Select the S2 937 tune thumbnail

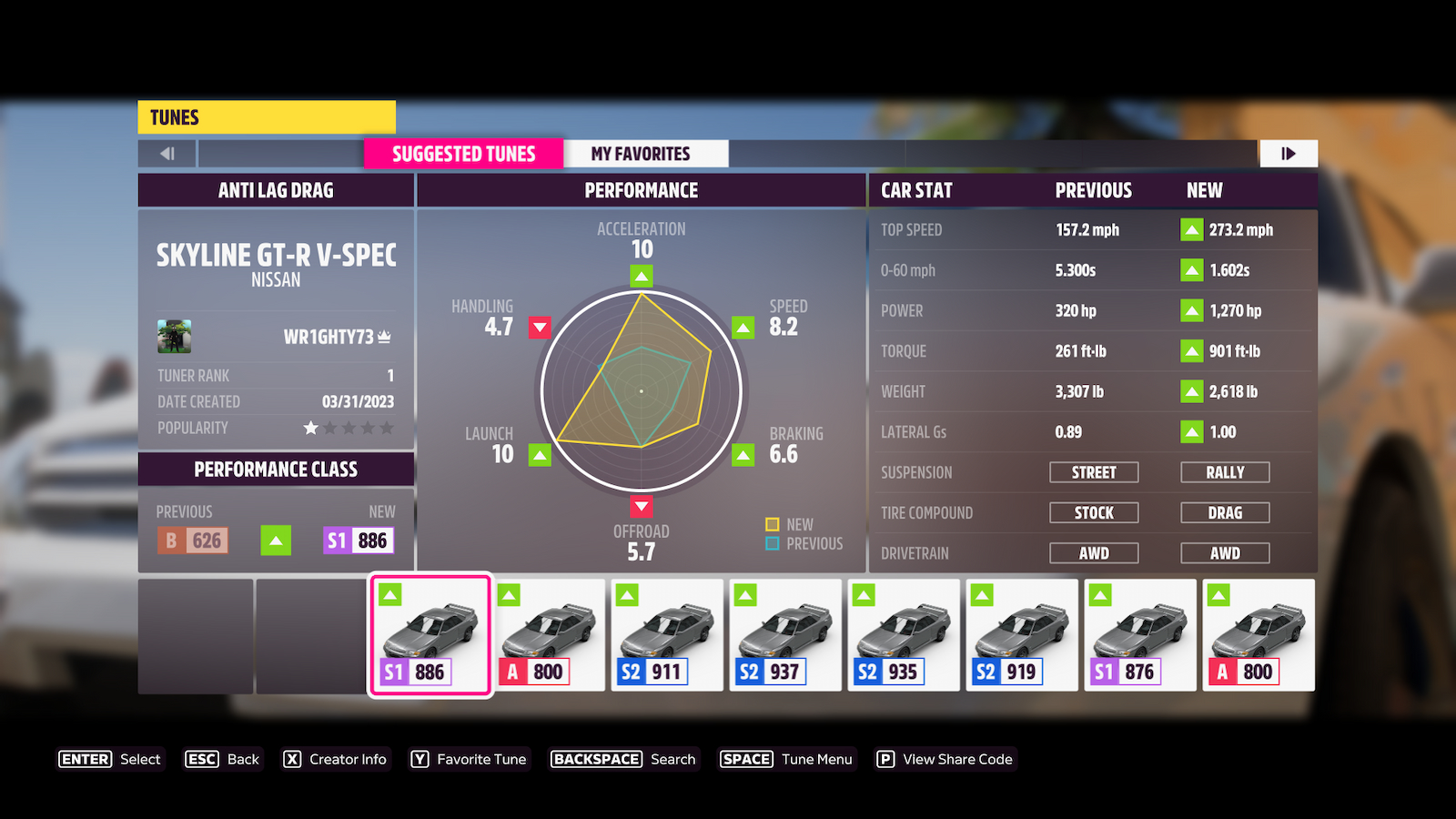click(784, 634)
